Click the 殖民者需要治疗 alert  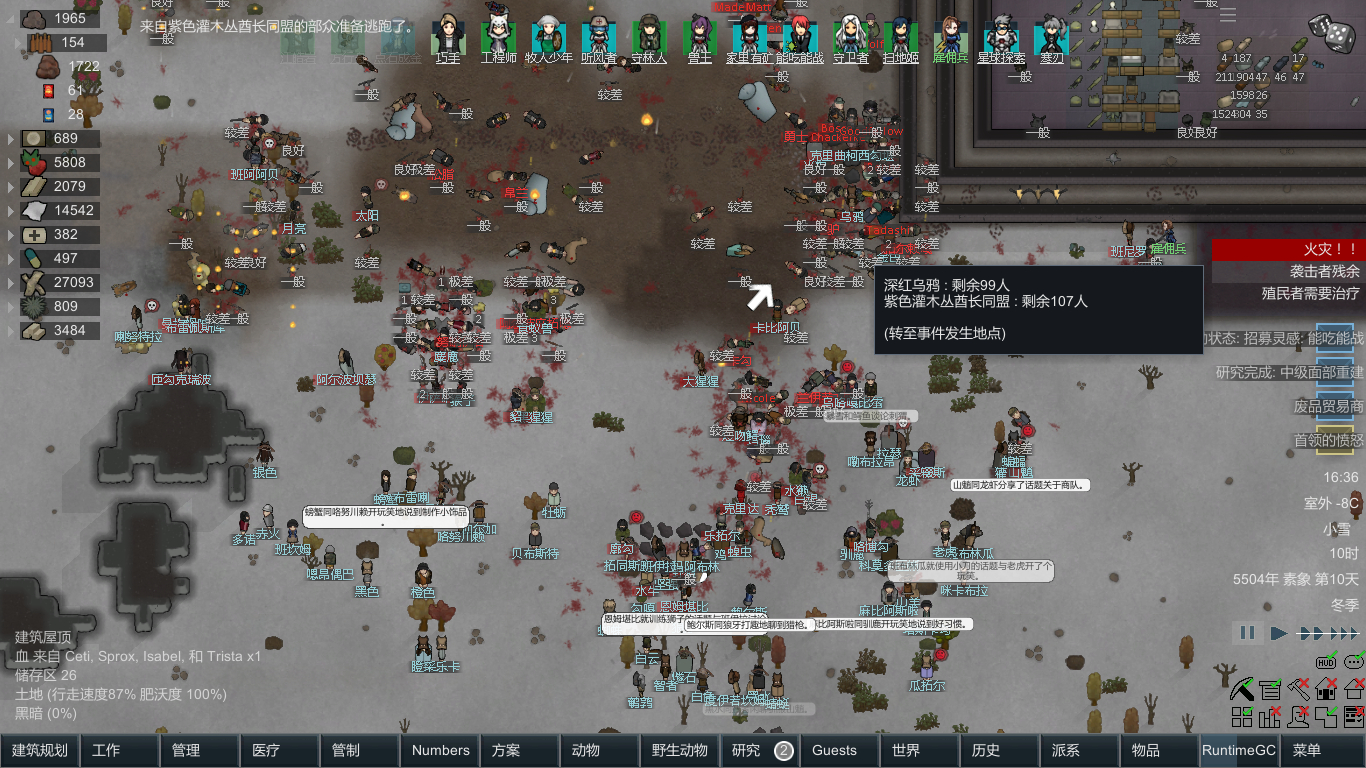point(1288,294)
